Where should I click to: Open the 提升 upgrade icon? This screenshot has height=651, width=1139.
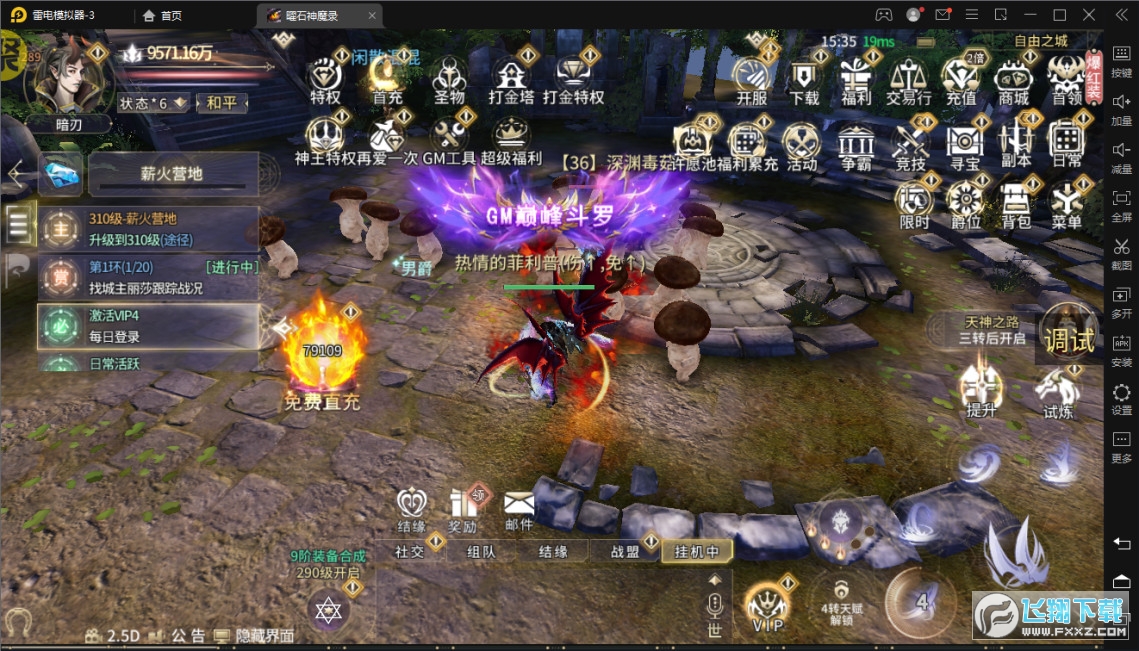[981, 389]
